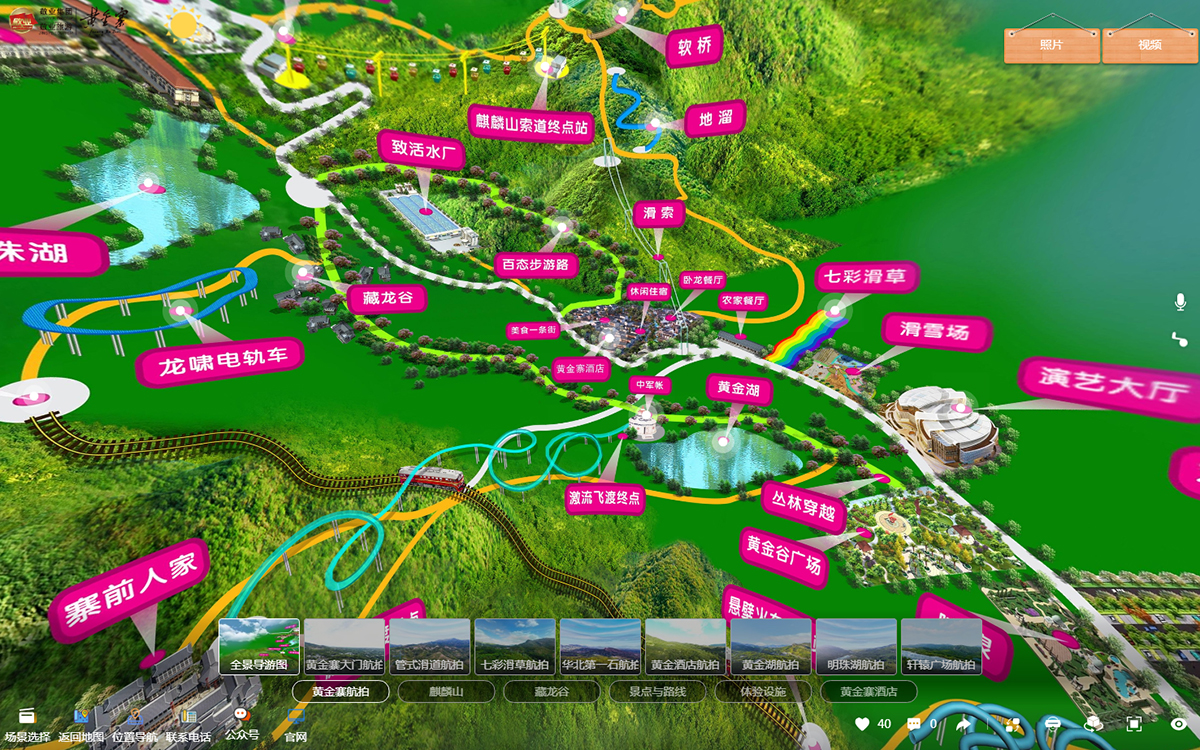View the 黄金湖航拍 scene thumbnail
Screen dimensions: 1200x750
[771, 646]
